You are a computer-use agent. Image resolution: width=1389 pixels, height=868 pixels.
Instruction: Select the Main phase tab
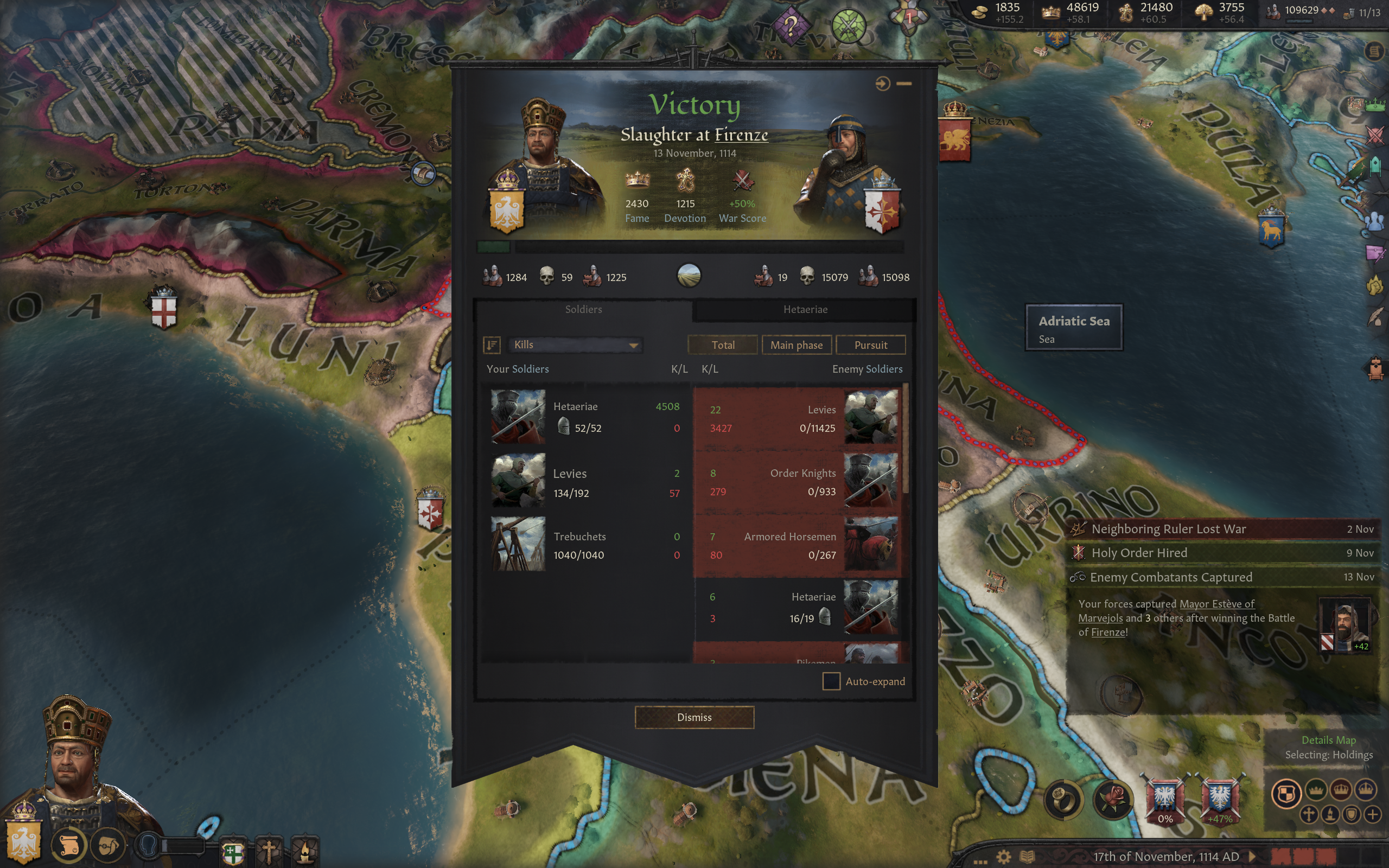(x=797, y=344)
